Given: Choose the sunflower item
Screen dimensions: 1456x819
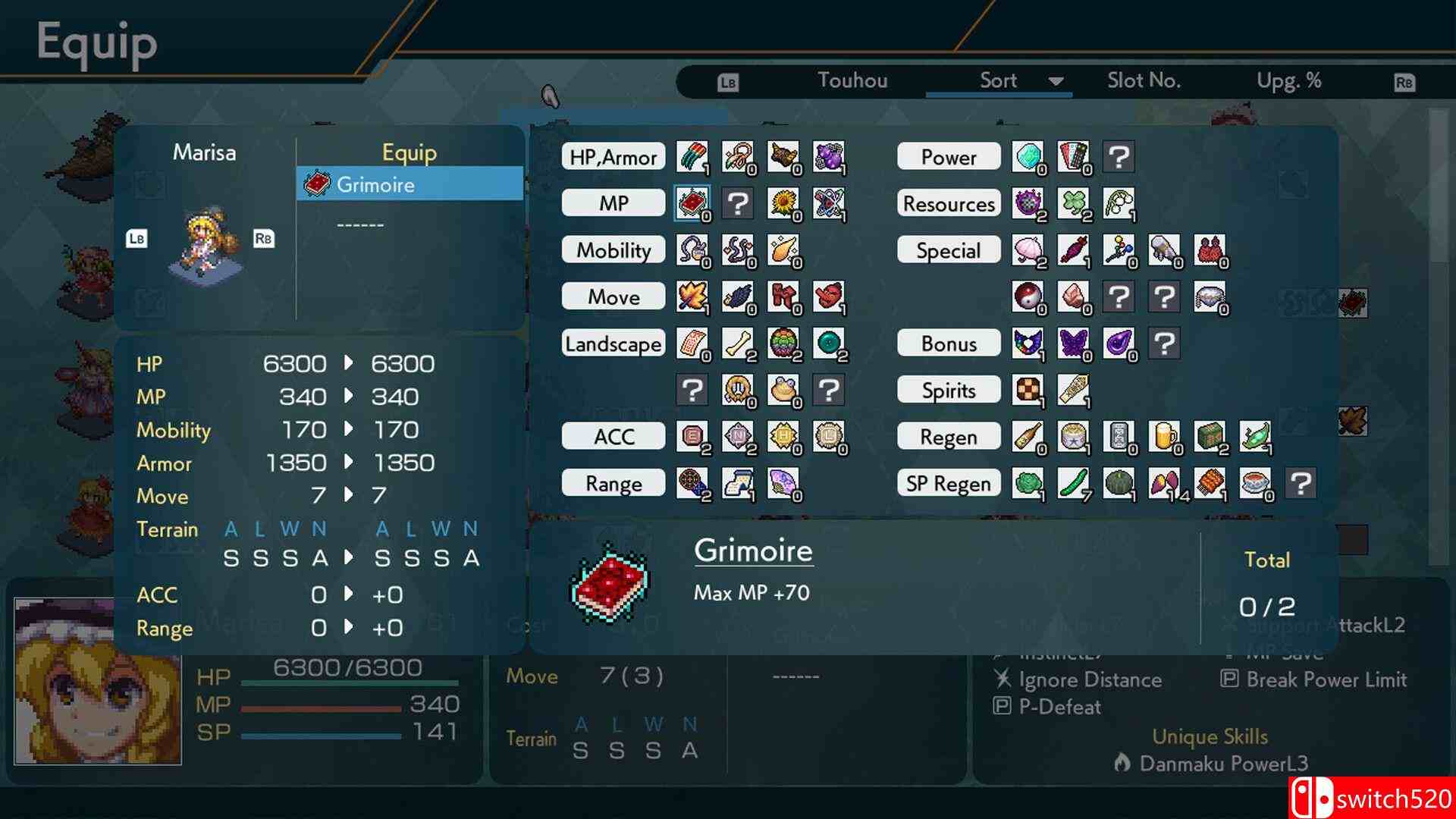Looking at the screenshot, I should point(783,203).
